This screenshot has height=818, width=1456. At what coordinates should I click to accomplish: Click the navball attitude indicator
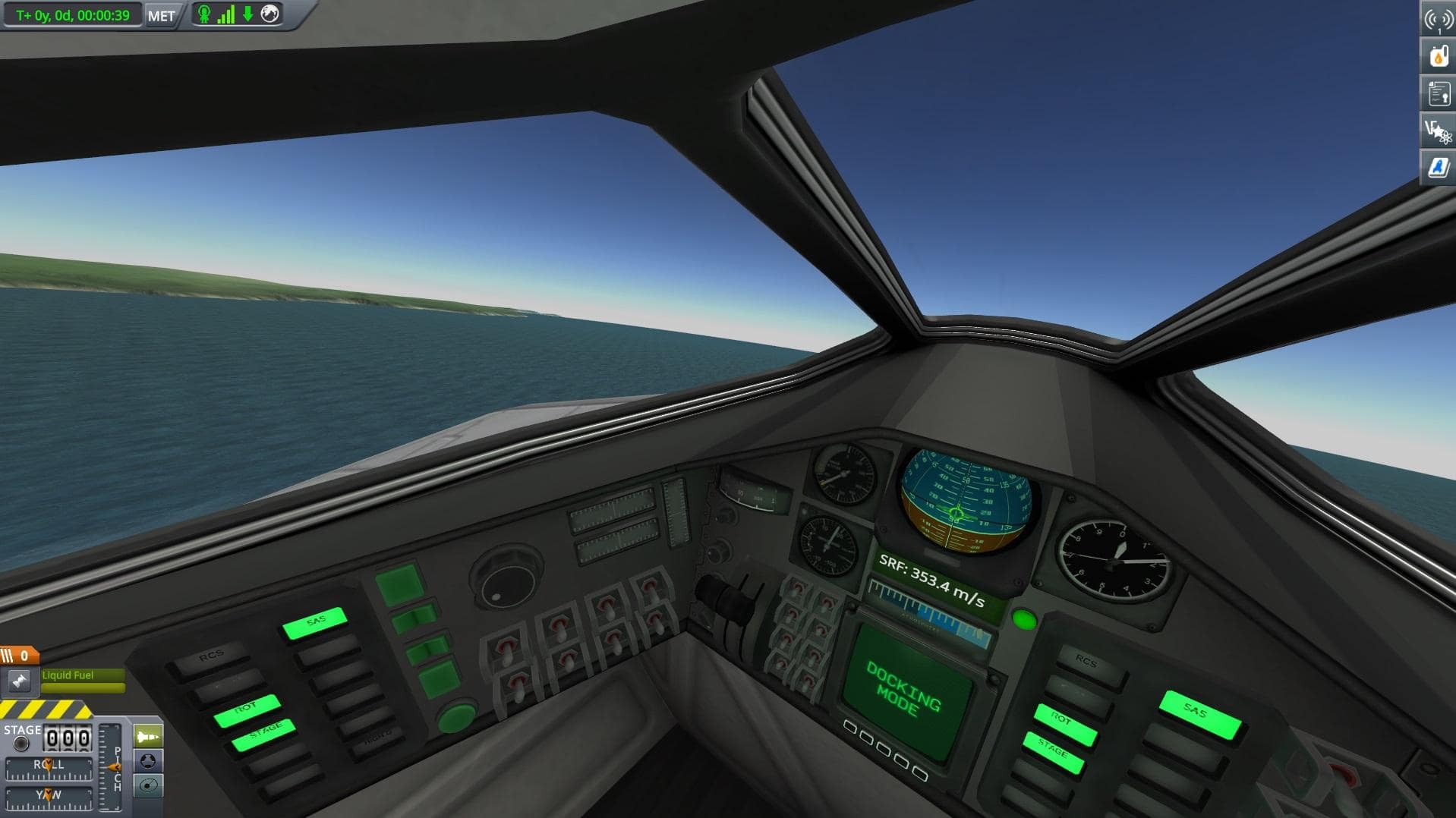[956, 507]
